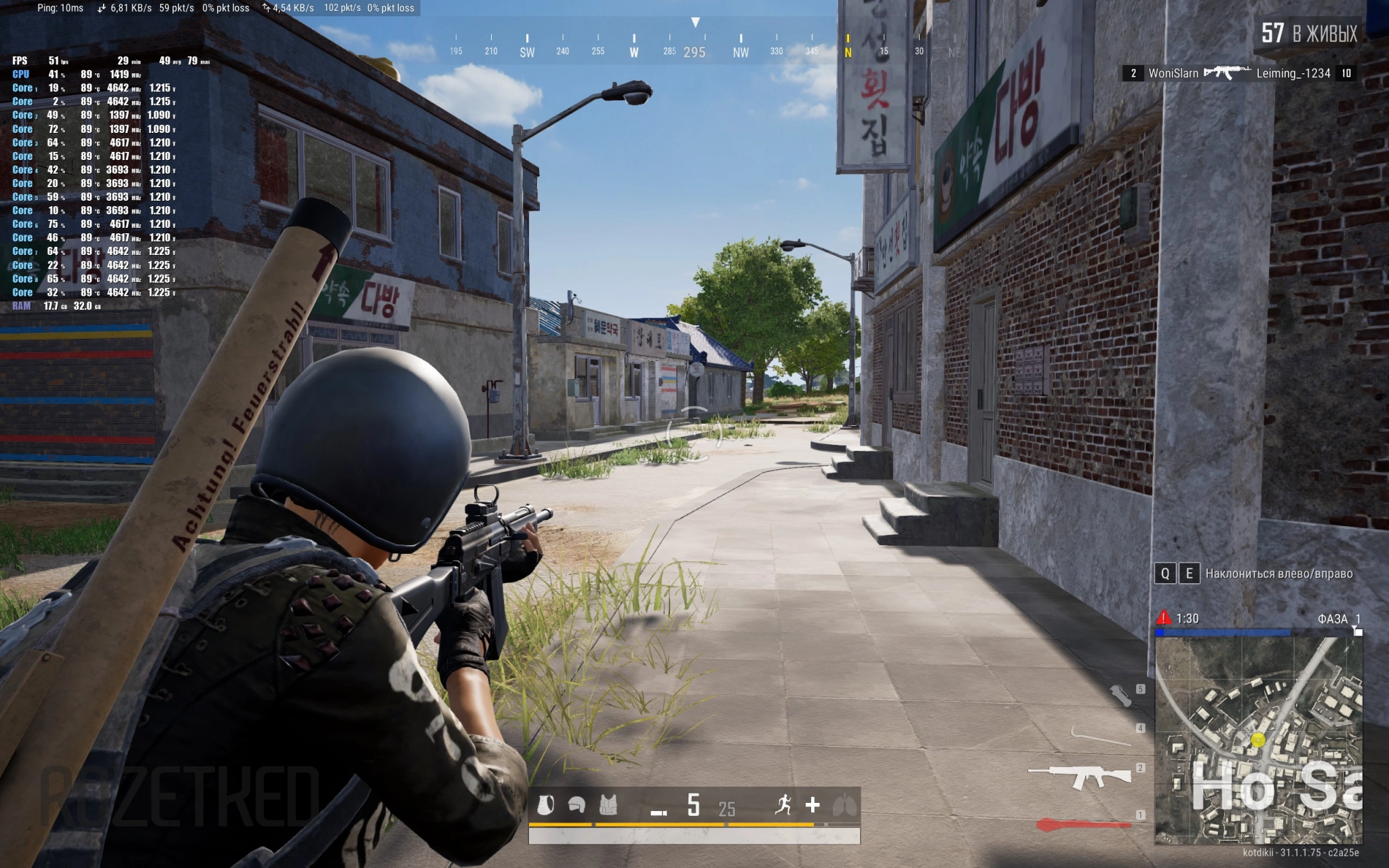
Task: Equip the crowbar melee weapon
Action: 1099,735
